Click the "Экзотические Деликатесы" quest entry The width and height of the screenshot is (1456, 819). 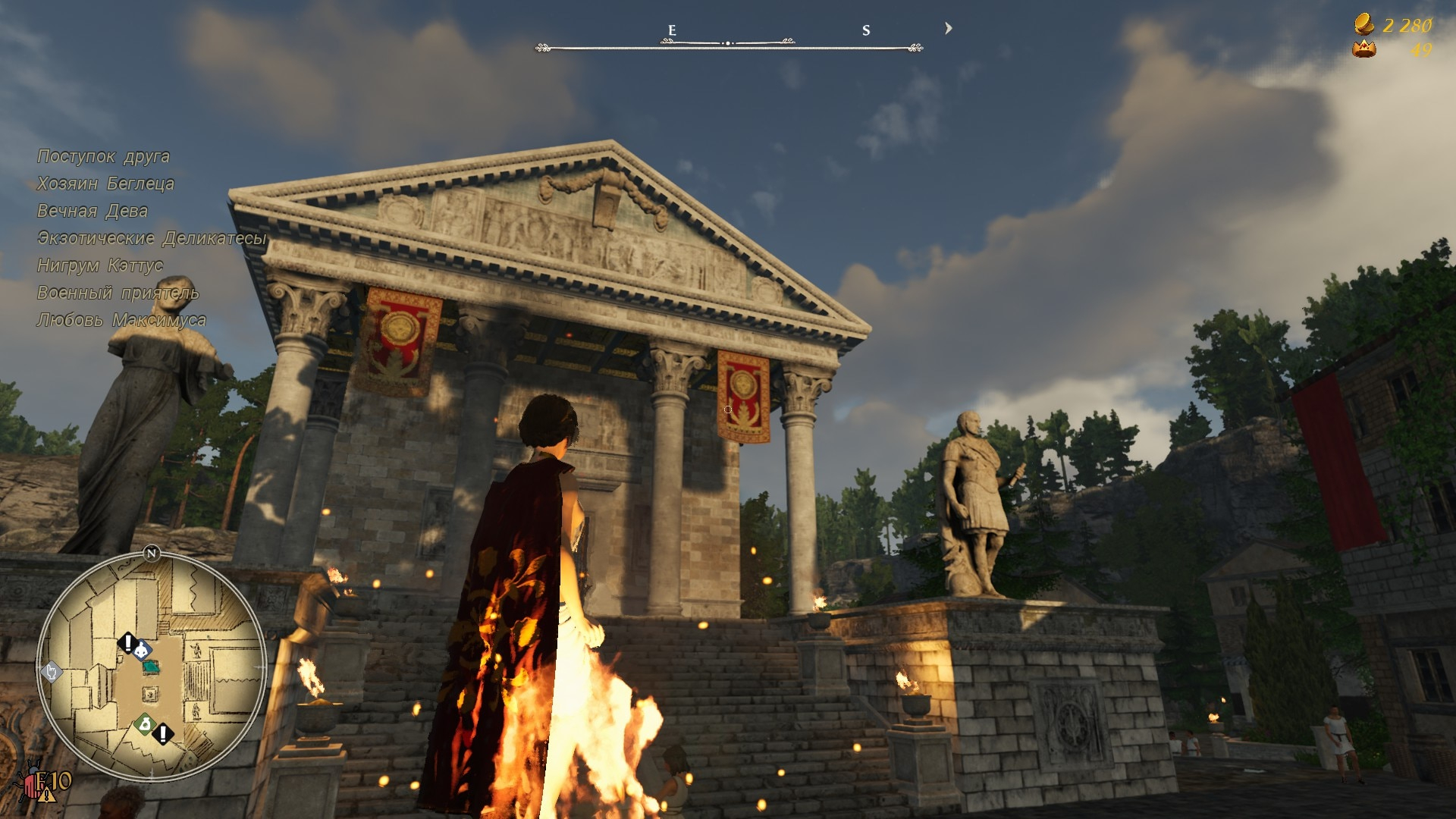pyautogui.click(x=152, y=238)
